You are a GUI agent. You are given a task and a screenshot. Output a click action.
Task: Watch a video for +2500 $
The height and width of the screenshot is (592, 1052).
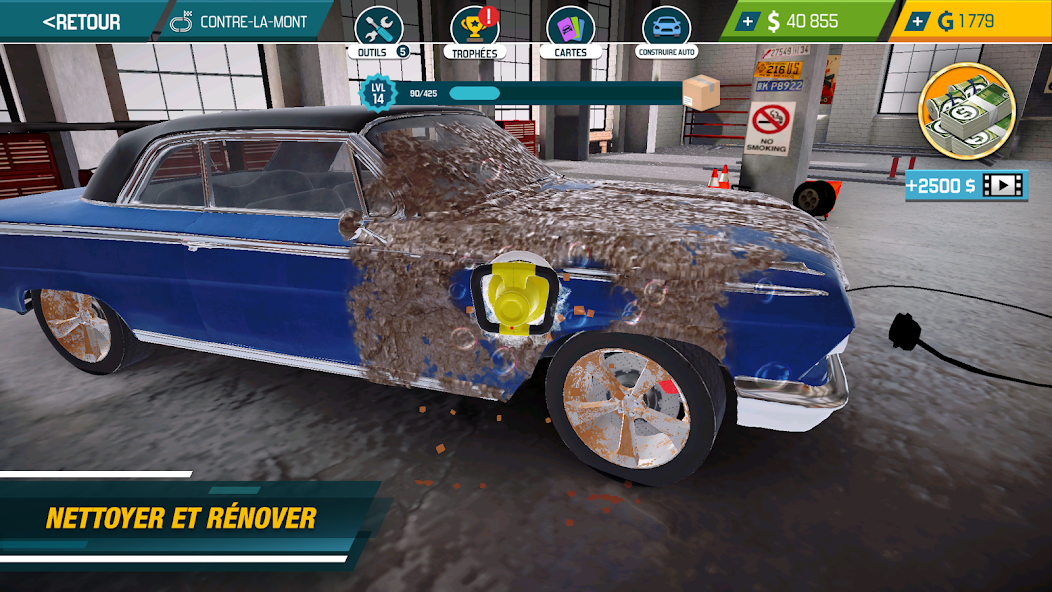[966, 185]
